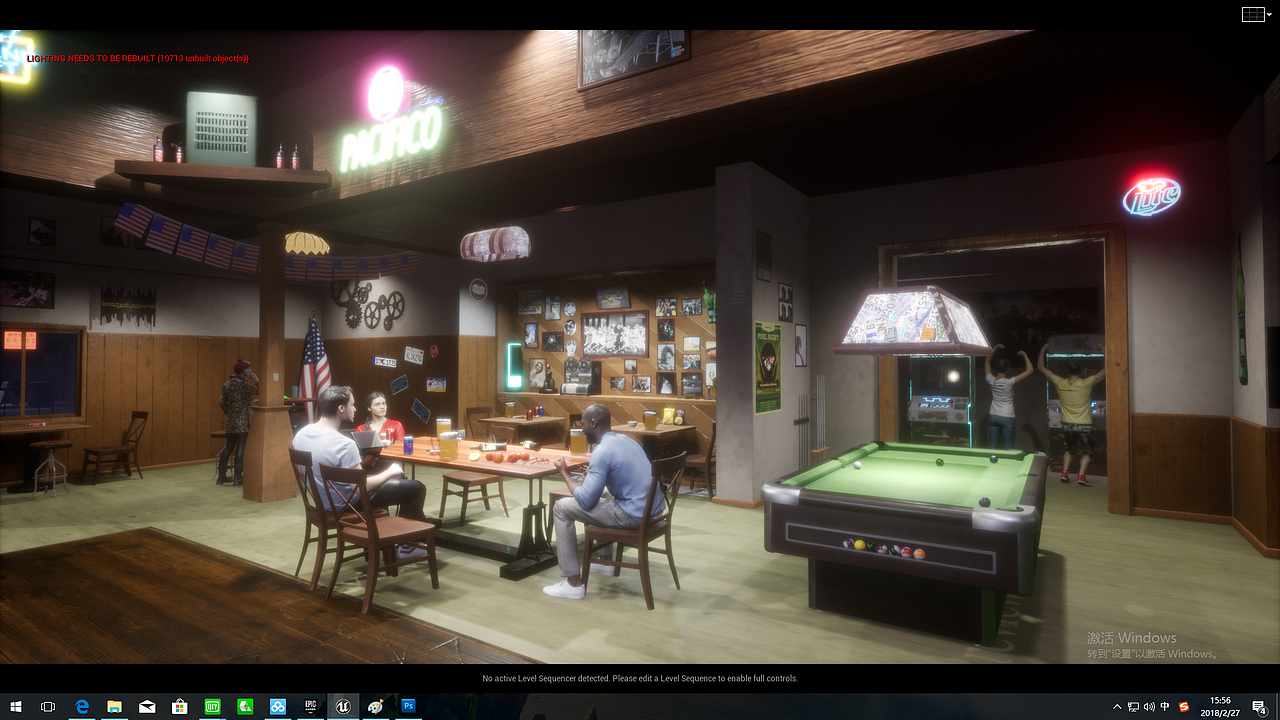Expand the hidden system tray icons
This screenshot has height=720, width=1280.
point(1117,706)
